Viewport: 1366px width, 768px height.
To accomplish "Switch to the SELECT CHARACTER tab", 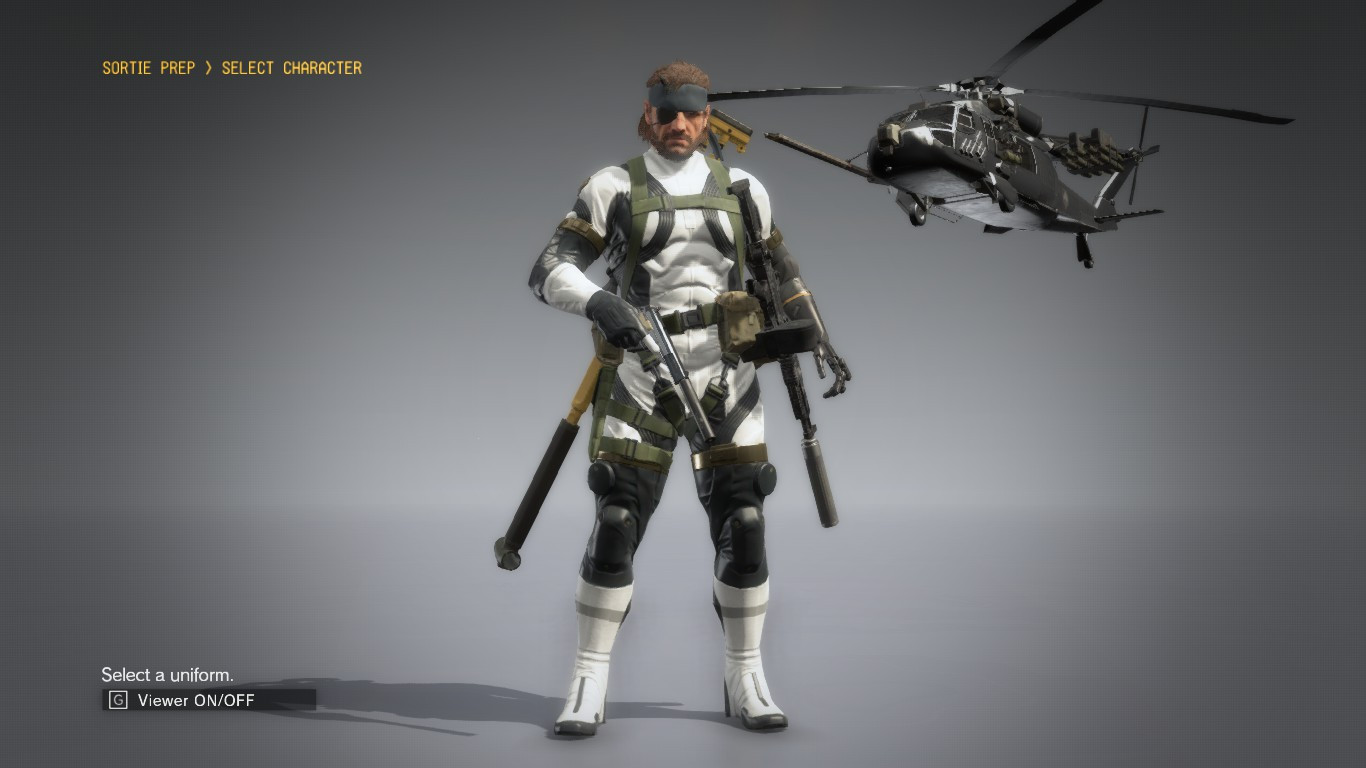I will pyautogui.click(x=295, y=68).
